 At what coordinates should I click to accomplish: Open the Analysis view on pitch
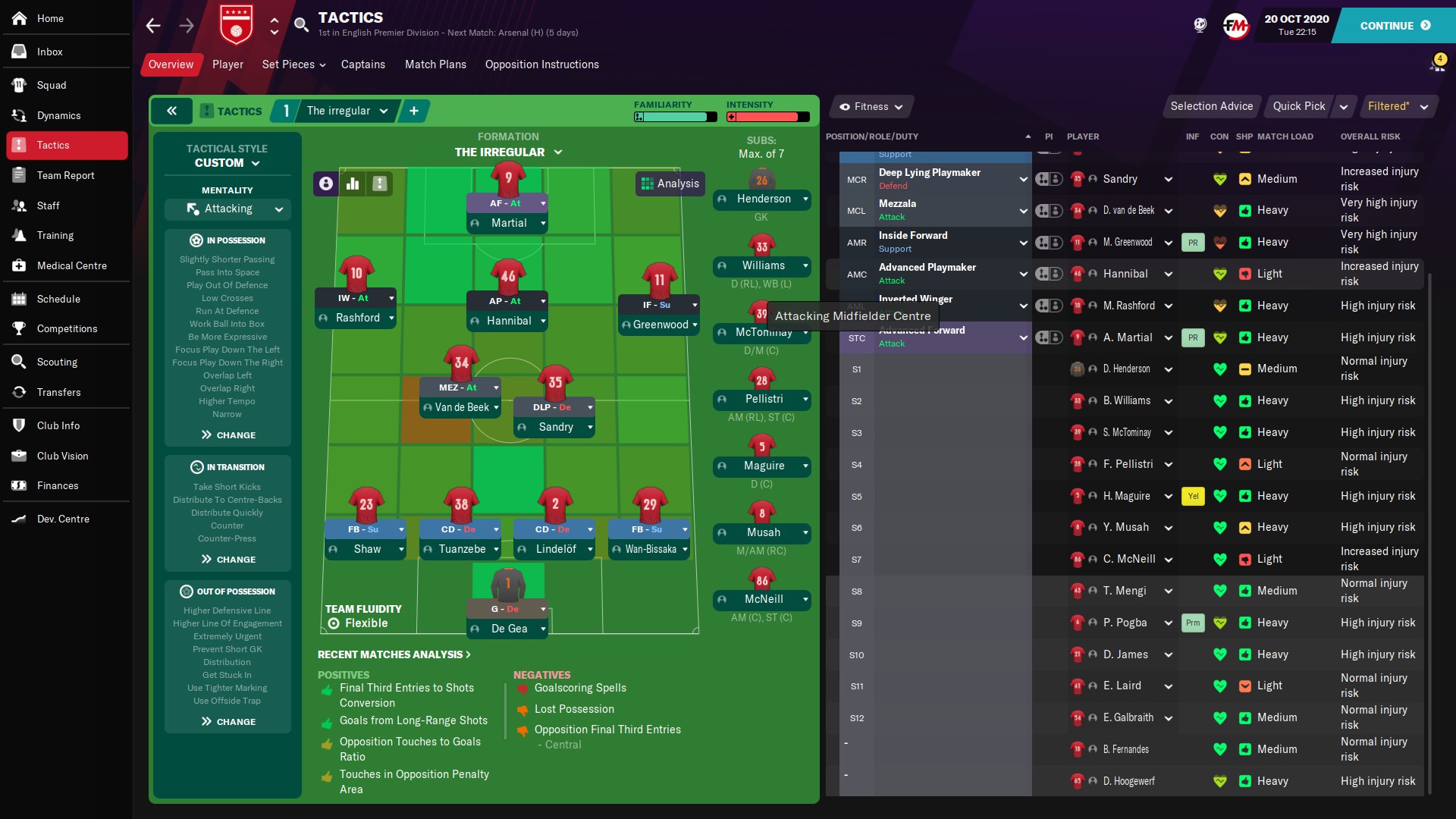(x=670, y=184)
